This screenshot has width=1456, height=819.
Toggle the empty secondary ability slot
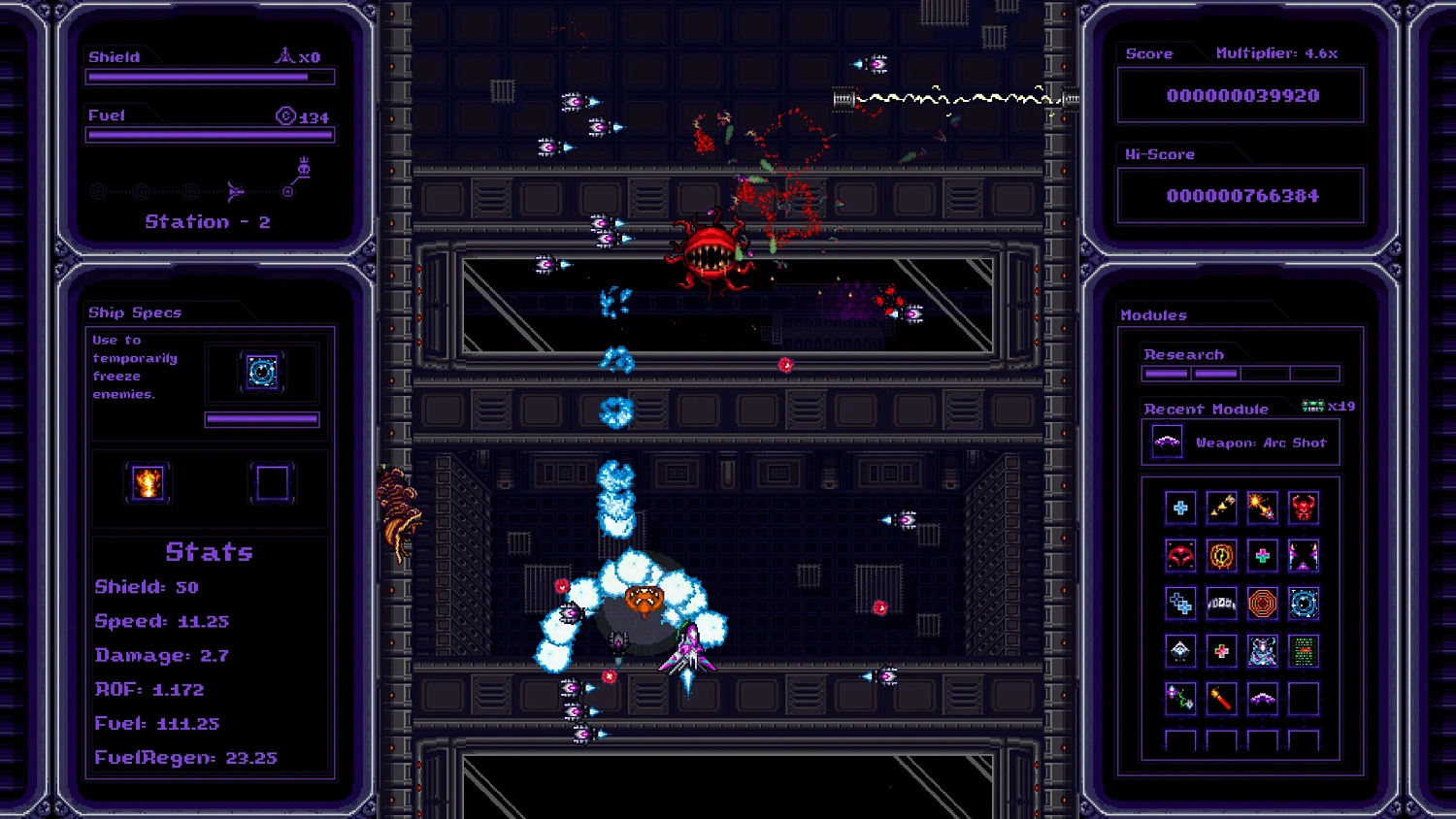(x=273, y=482)
